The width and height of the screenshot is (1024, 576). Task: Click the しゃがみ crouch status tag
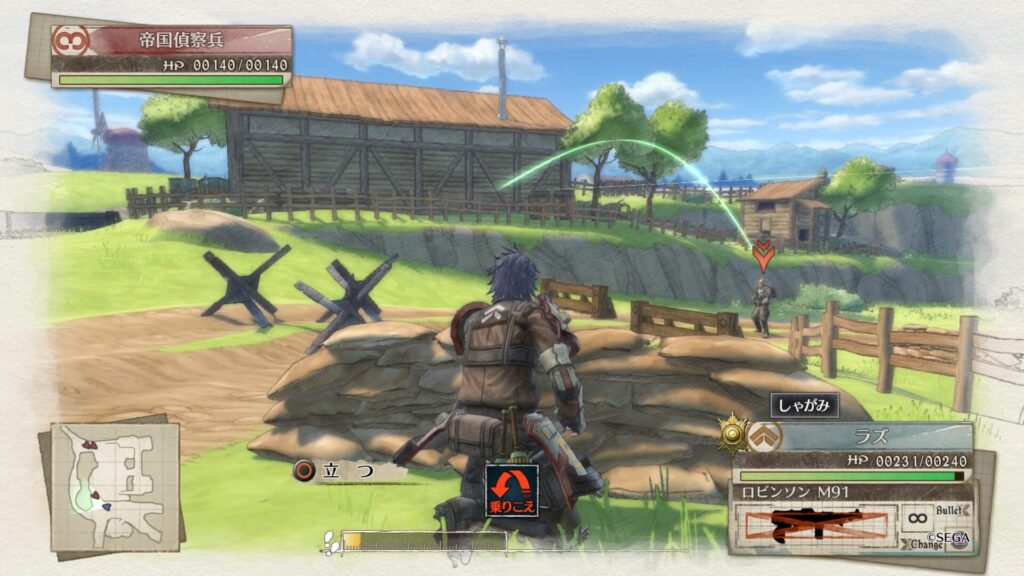coord(804,405)
